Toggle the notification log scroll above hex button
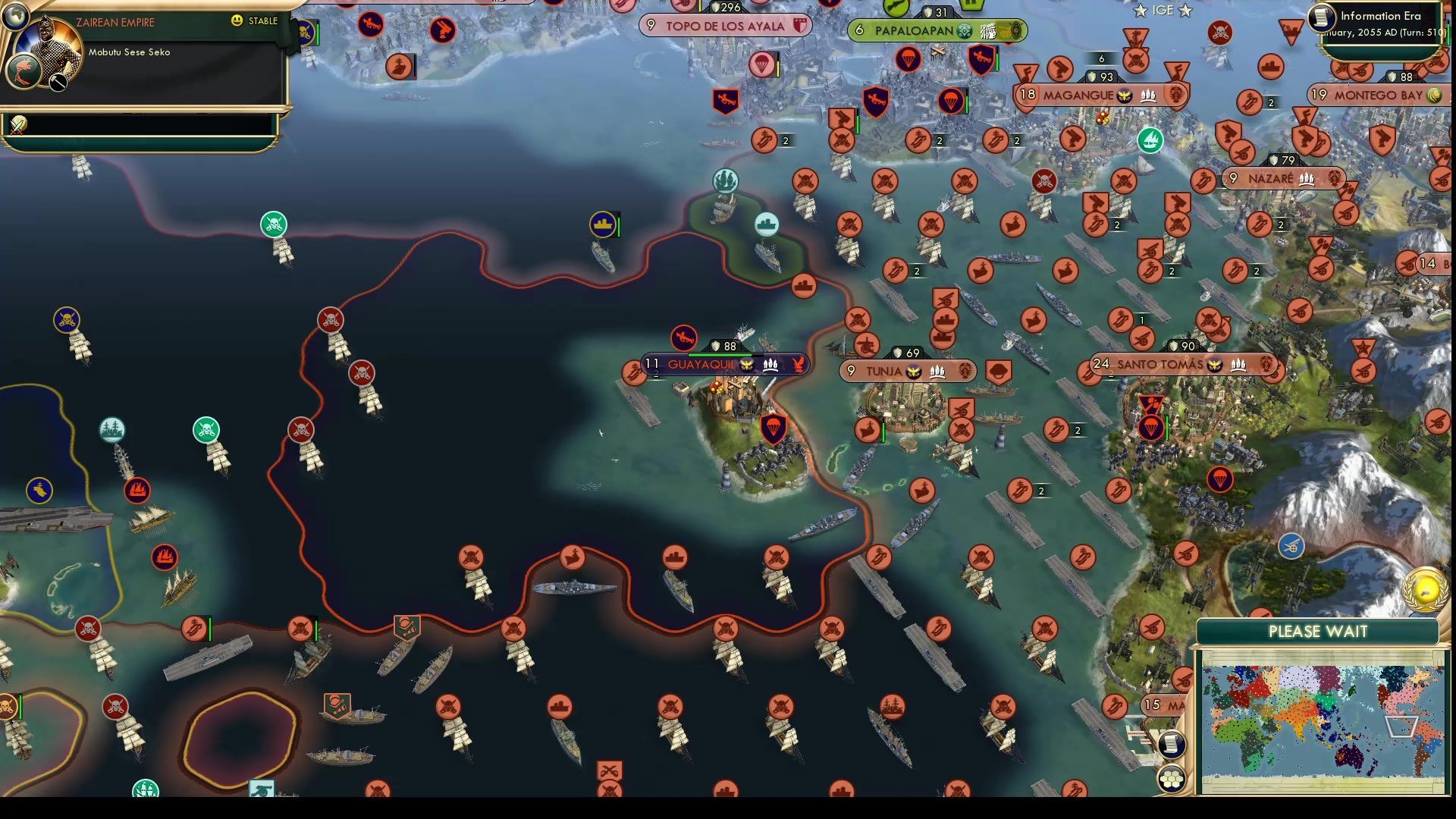Screen dimensions: 1456x819 [x=1172, y=744]
